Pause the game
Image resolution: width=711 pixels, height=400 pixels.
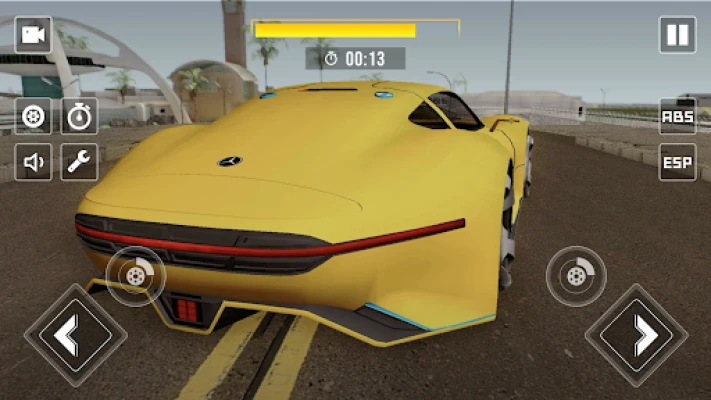677,35
